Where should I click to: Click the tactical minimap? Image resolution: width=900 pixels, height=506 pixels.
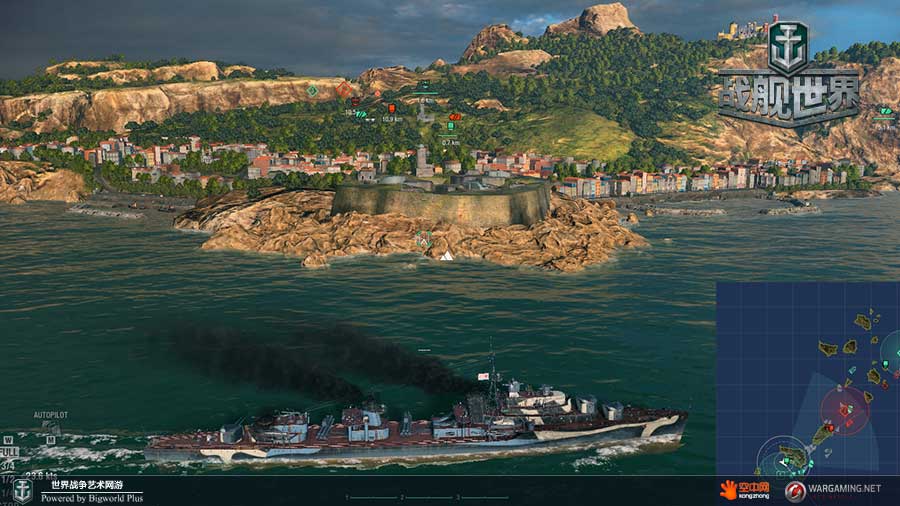pos(807,378)
